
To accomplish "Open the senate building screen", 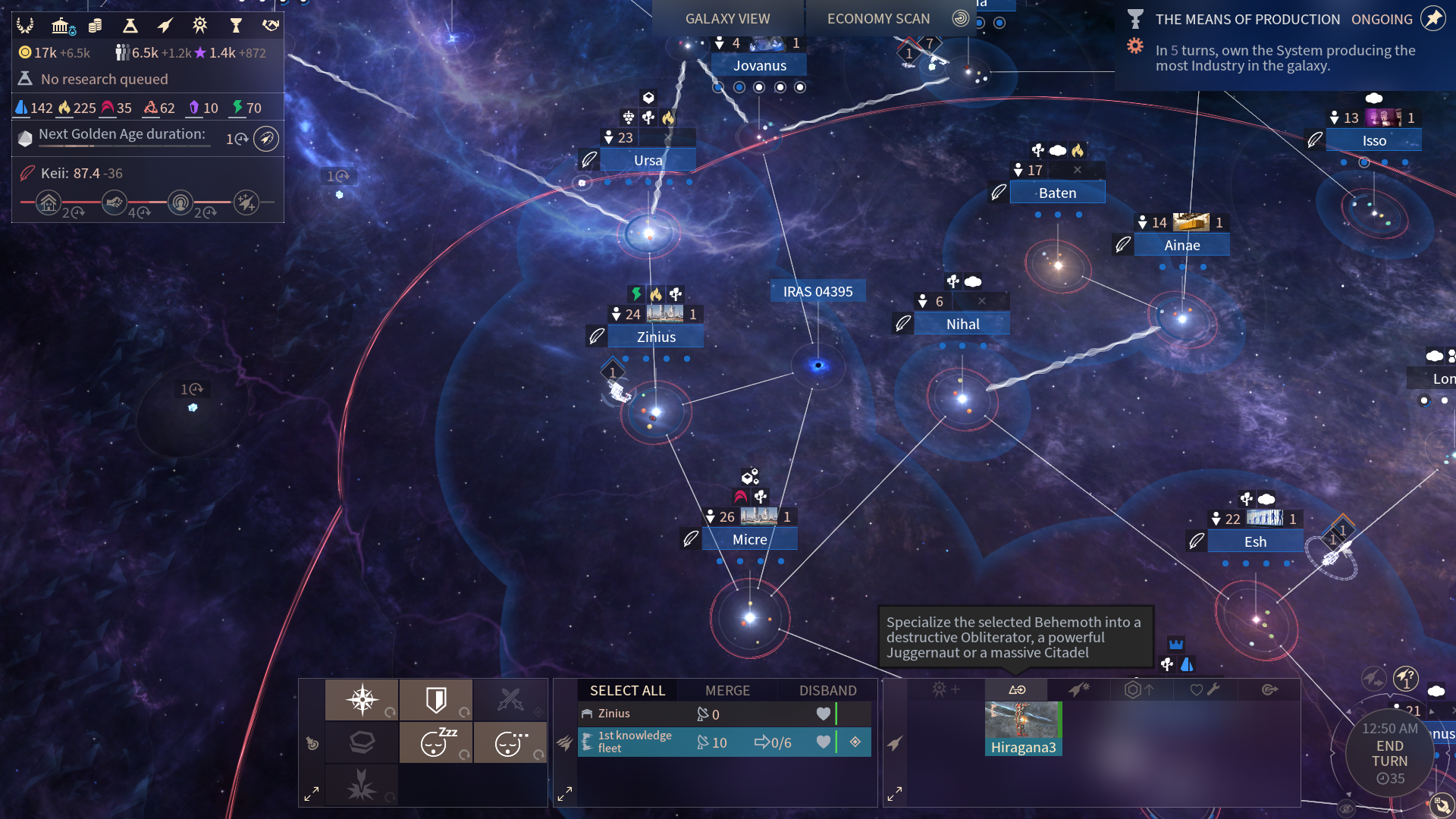I will [x=61, y=27].
